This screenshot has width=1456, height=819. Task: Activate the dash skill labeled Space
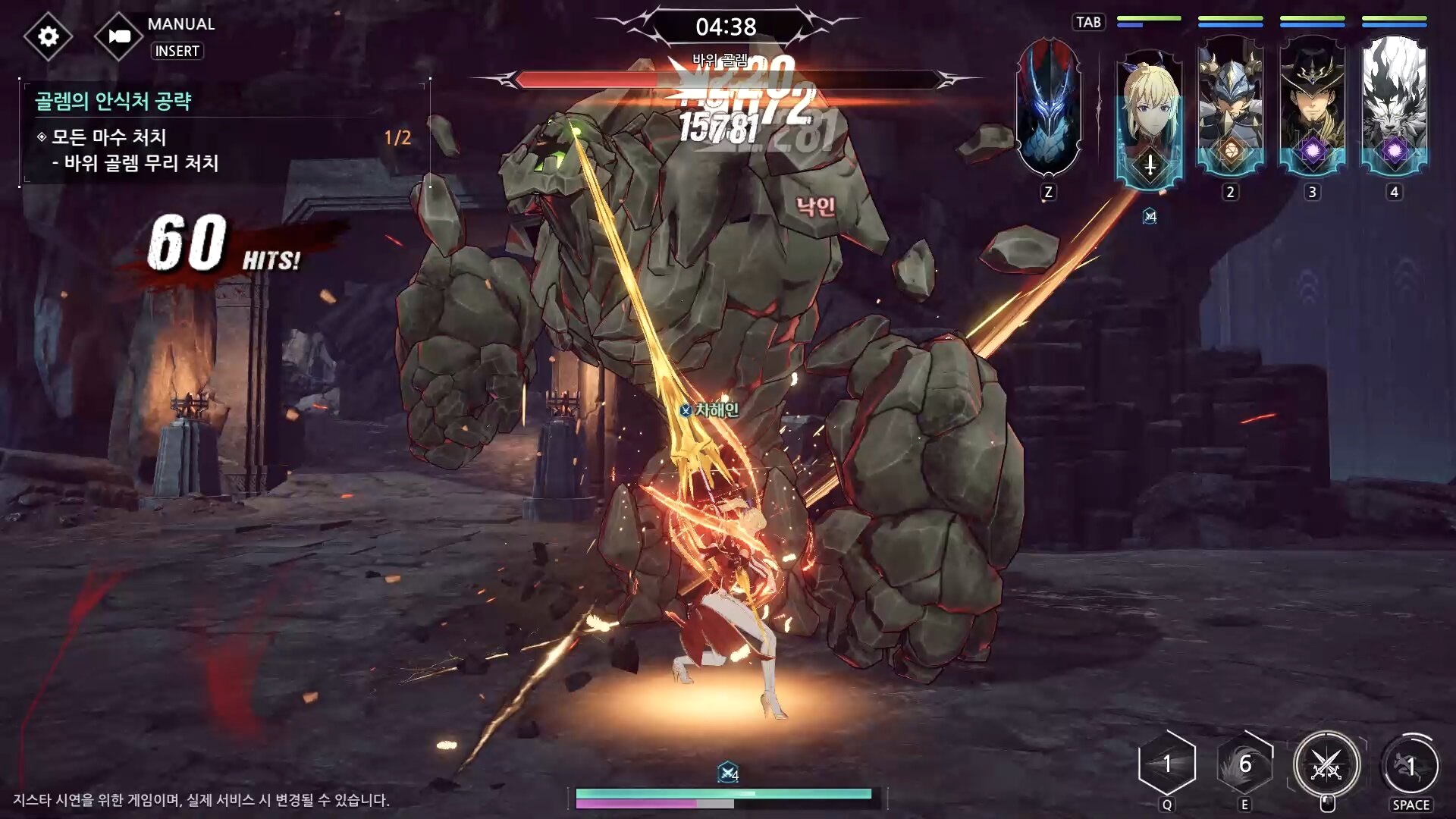point(1410,766)
